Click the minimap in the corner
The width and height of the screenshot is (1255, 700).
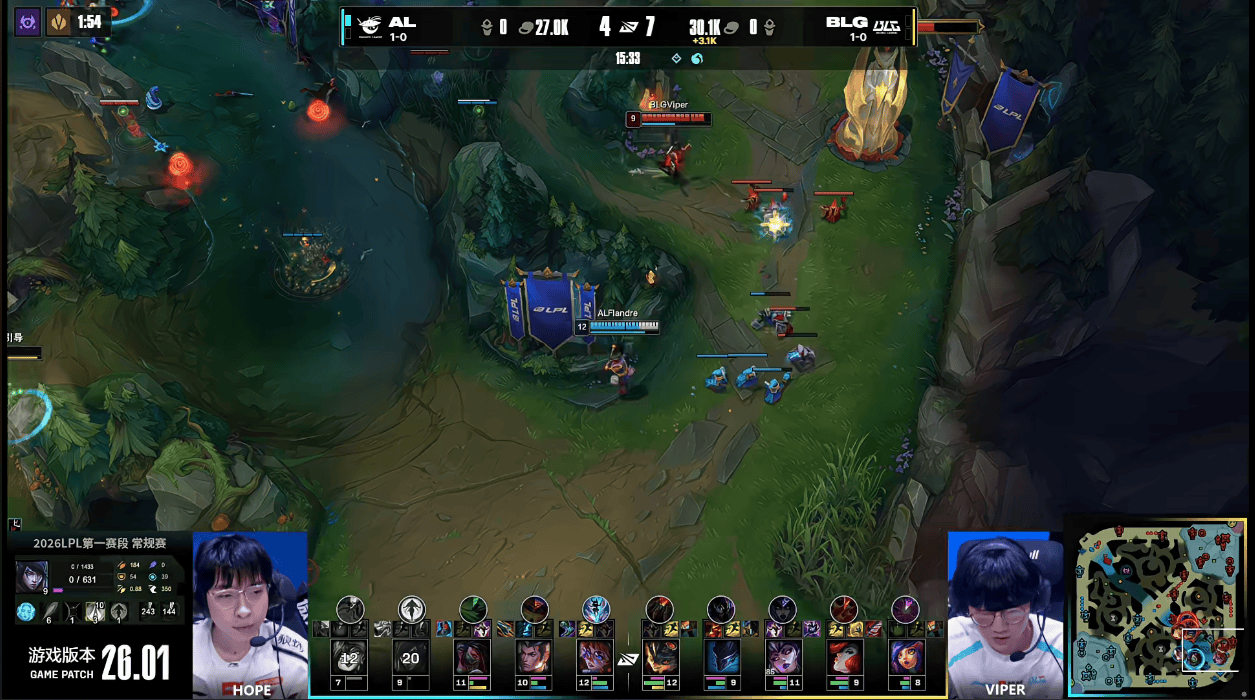pos(1160,607)
